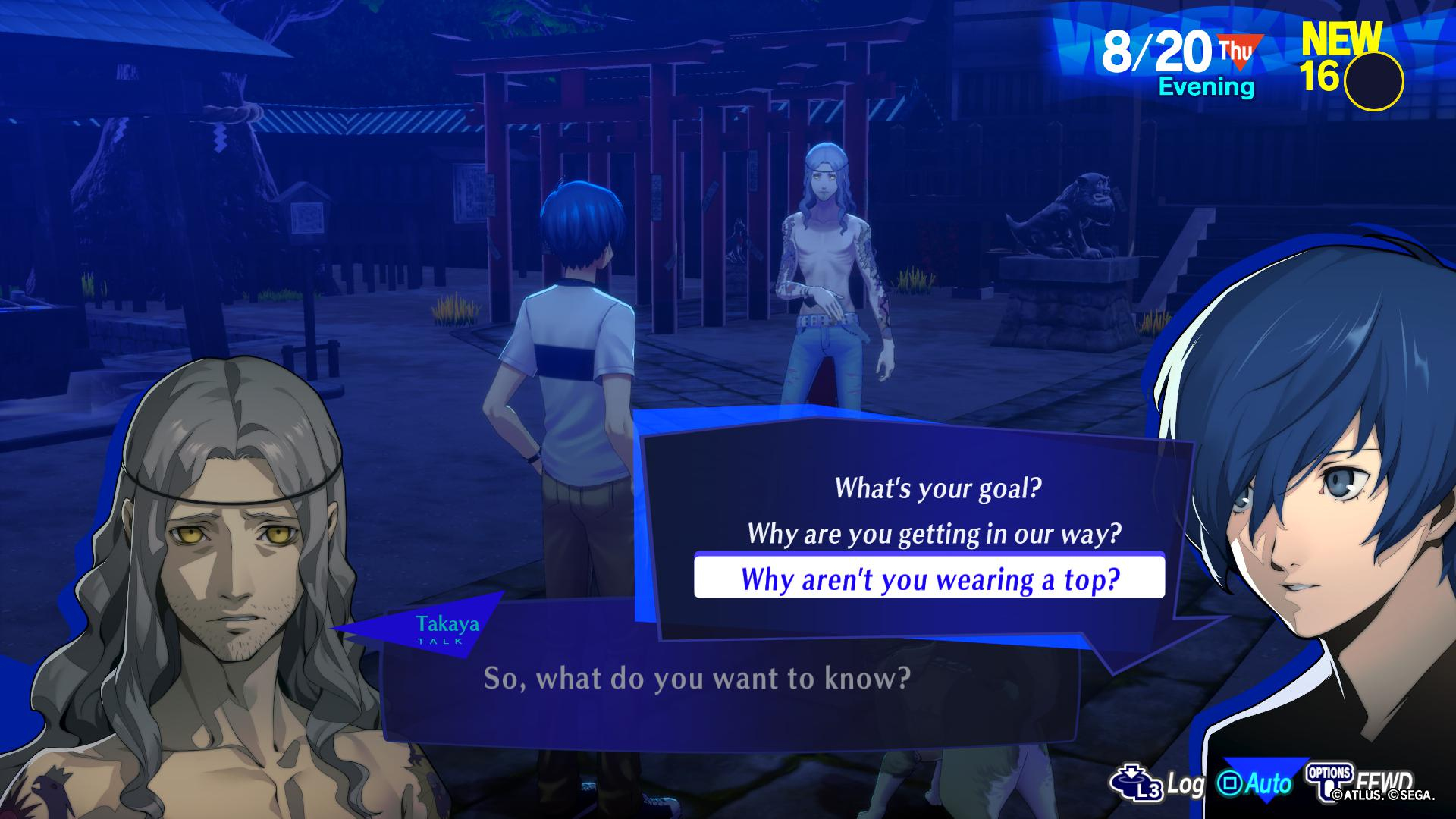Pick "Why aren't you wearing a top?"
Image resolution: width=1456 pixels, height=819 pixels.
pyautogui.click(x=930, y=579)
